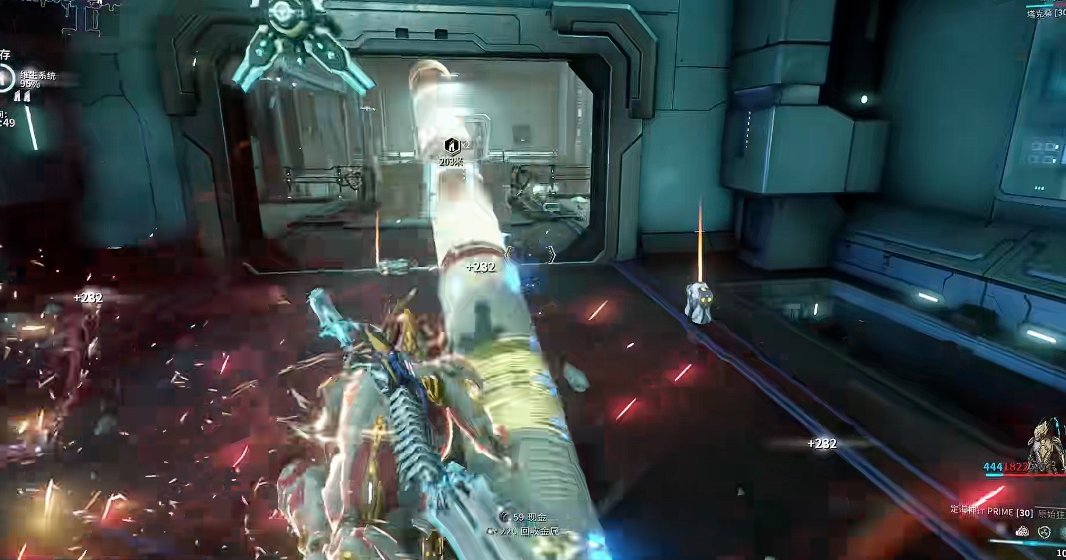Activate the circular swirl ability icon
The height and width of the screenshot is (560, 1066).
point(1045,532)
